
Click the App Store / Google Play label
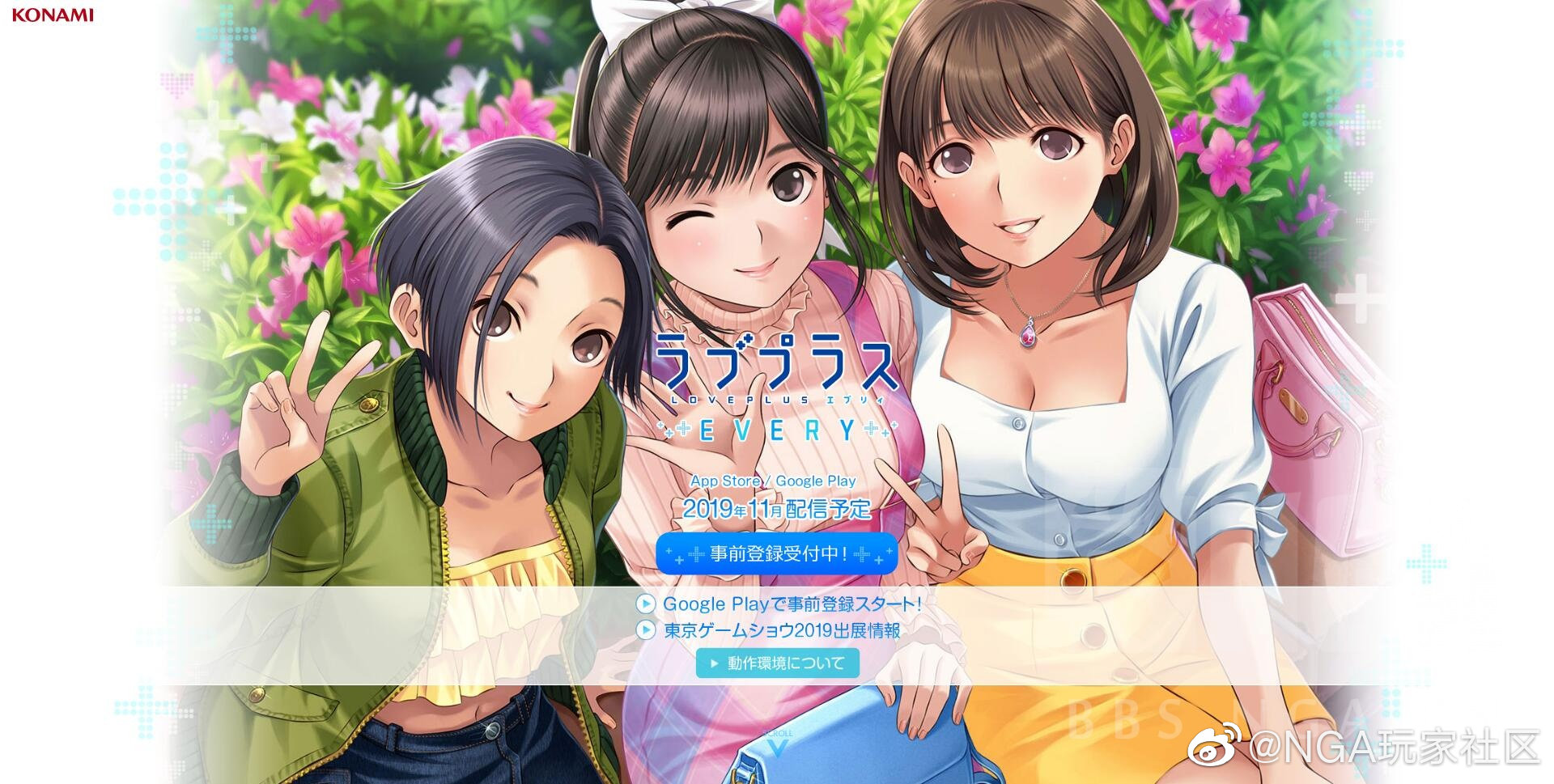tap(774, 480)
